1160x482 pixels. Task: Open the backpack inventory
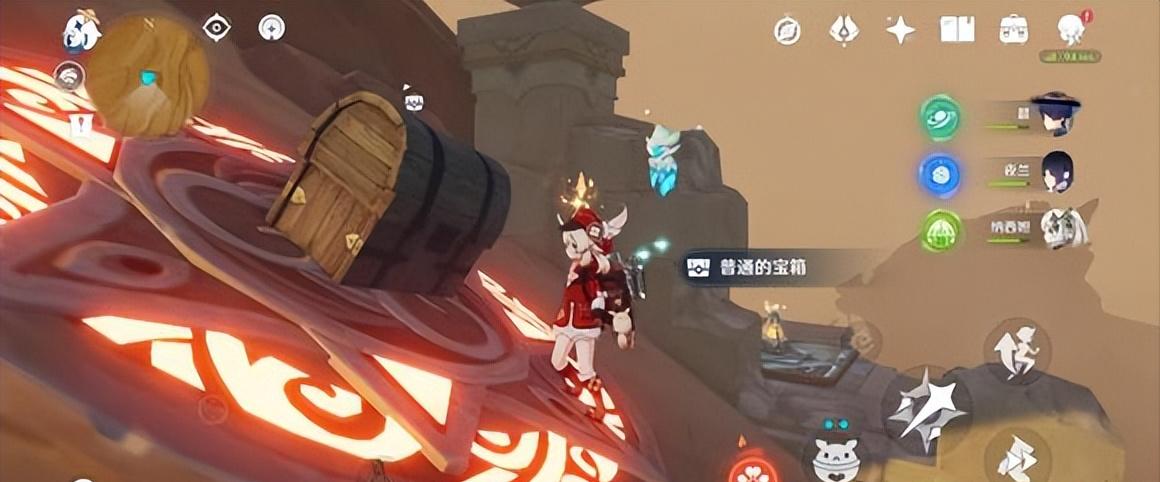1013,30
